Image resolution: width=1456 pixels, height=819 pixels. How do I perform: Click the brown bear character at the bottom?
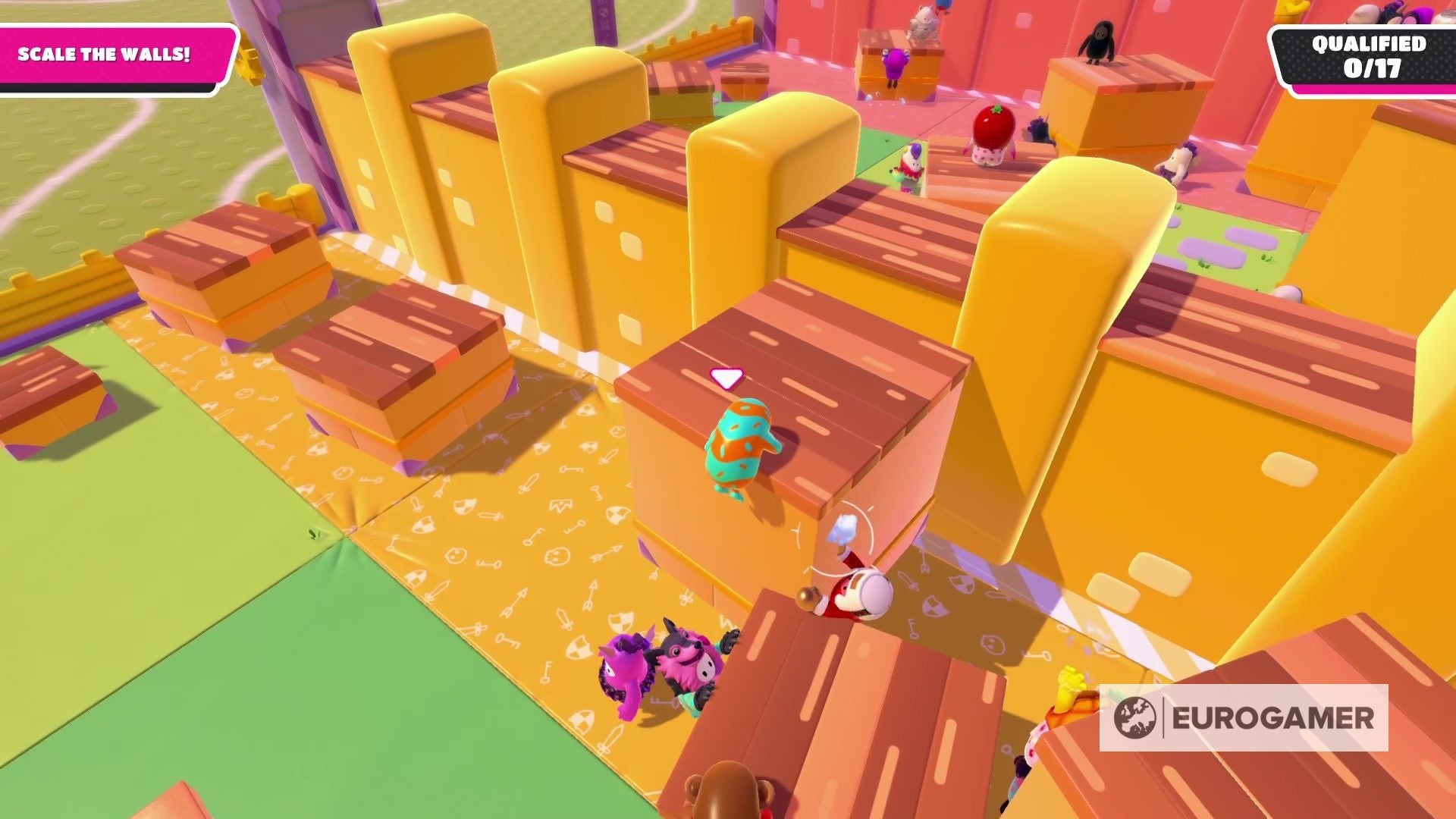tap(726, 792)
